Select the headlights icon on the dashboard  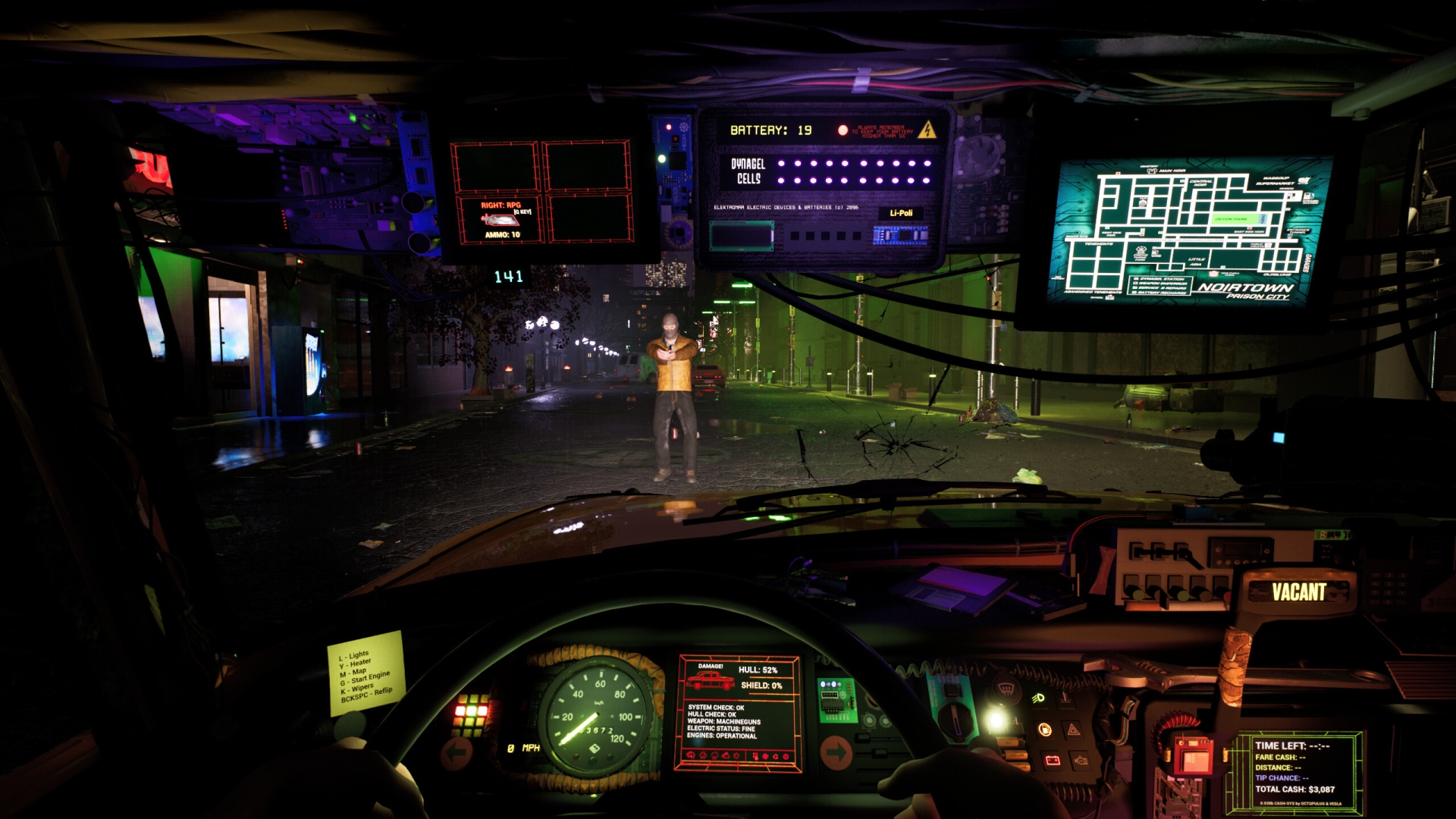(1040, 698)
